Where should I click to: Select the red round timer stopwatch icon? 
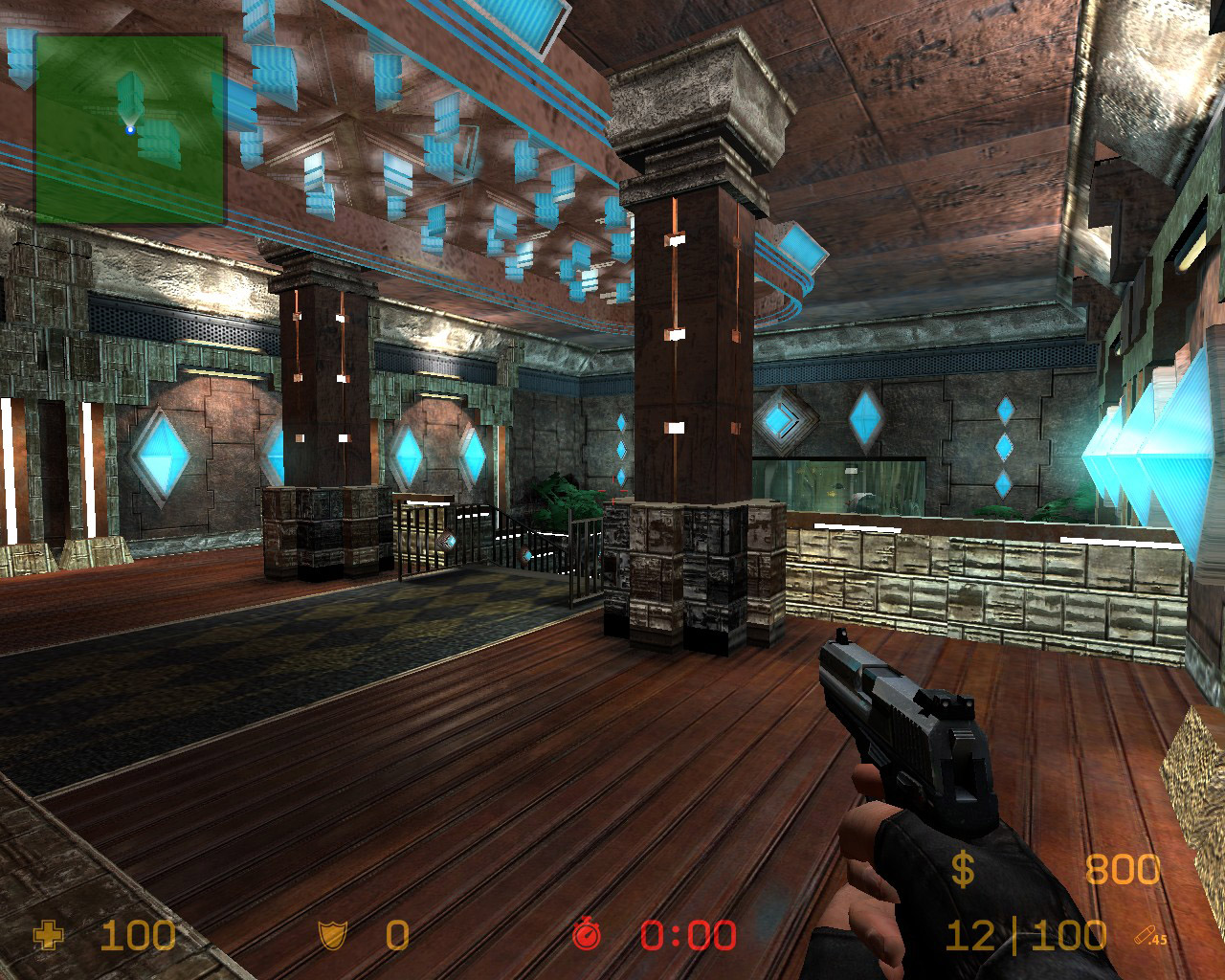(x=586, y=935)
